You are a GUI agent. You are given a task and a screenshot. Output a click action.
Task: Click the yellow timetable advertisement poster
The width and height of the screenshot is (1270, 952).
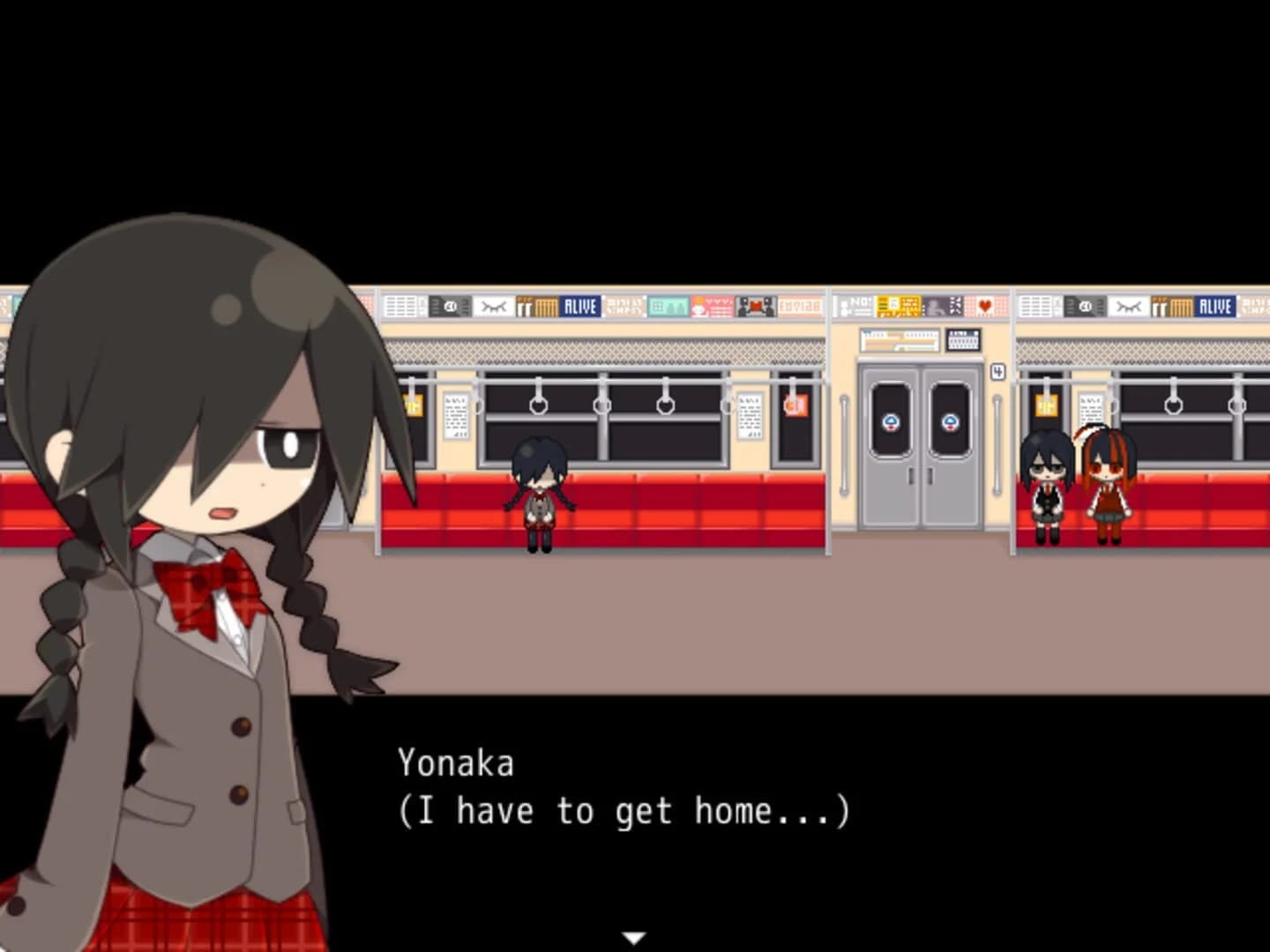[898, 306]
